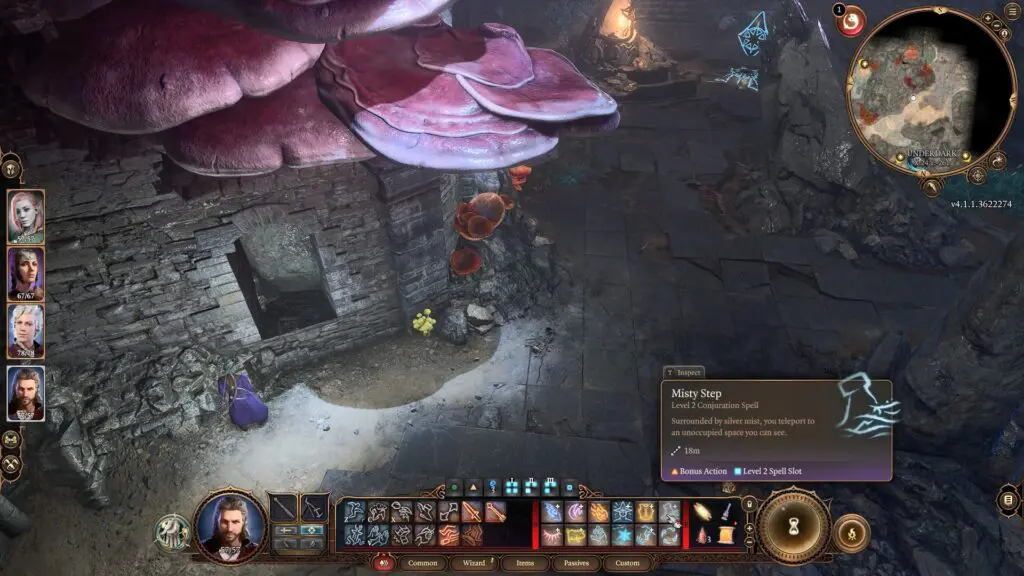Viewport: 1024px width, 576px height.
Task: Select the purple-skinned companion portrait
Action: pyautogui.click(x=26, y=274)
